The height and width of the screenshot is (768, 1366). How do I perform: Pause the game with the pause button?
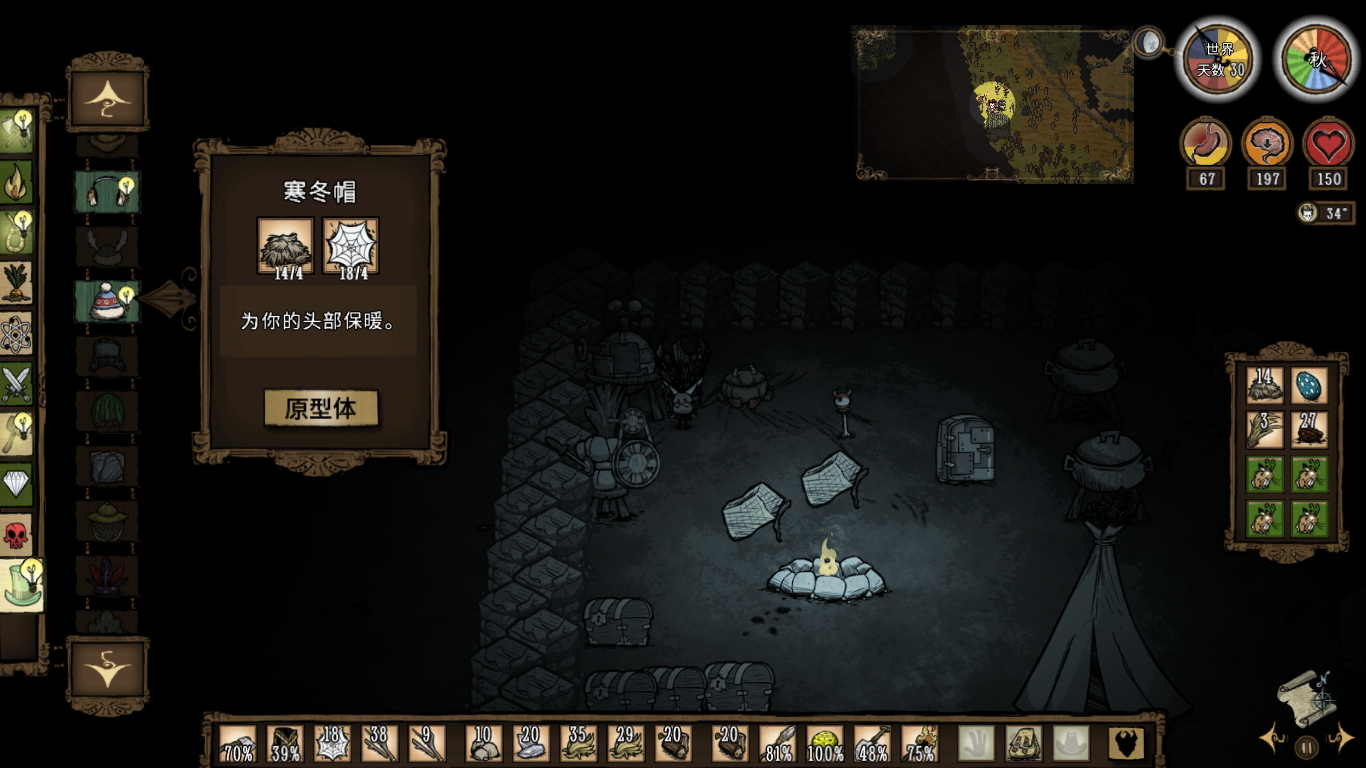[1306, 746]
